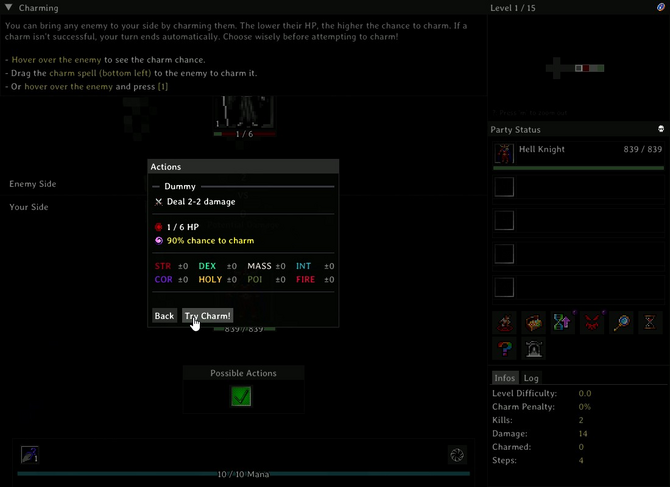The width and height of the screenshot is (670, 487).
Task: Open the rainbow question mark help icon
Action: 504,349
